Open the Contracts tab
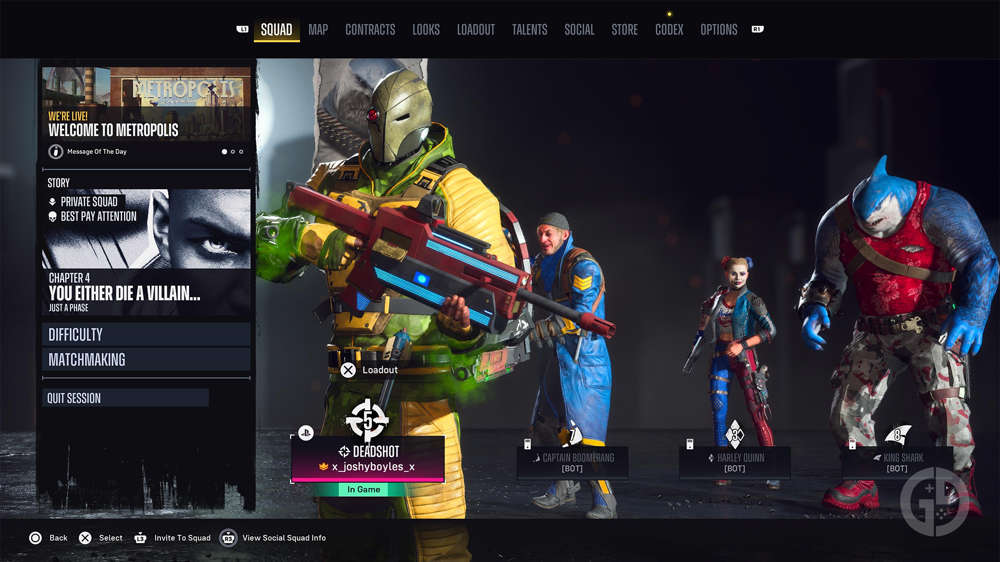Image resolution: width=1000 pixels, height=562 pixels. pyautogui.click(x=370, y=30)
